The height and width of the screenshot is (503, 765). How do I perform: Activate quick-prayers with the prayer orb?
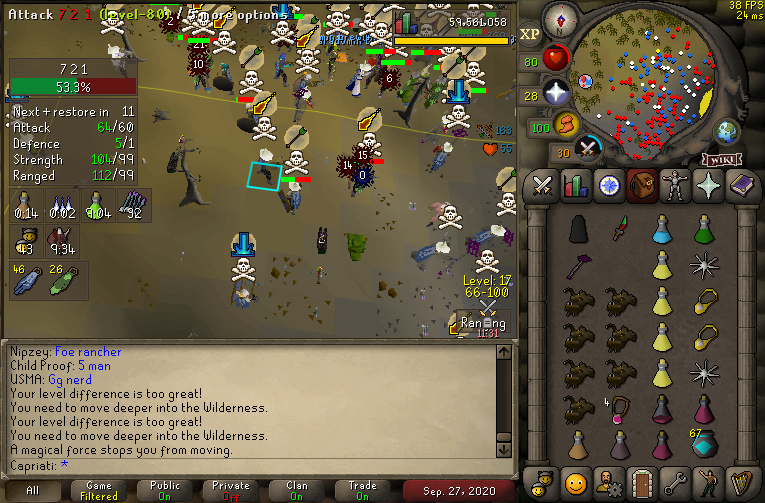pos(556,93)
